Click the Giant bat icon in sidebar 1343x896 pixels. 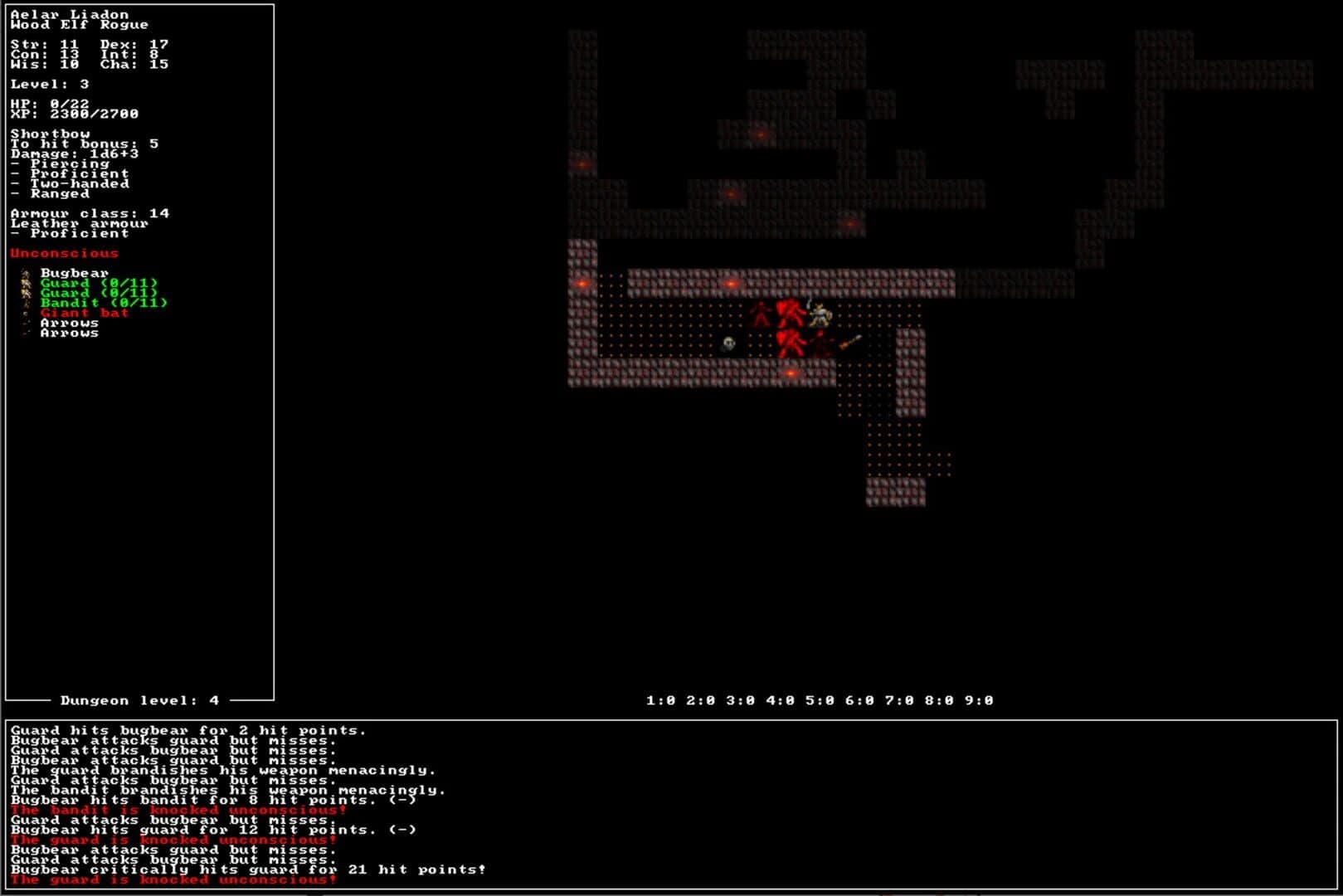25,314
